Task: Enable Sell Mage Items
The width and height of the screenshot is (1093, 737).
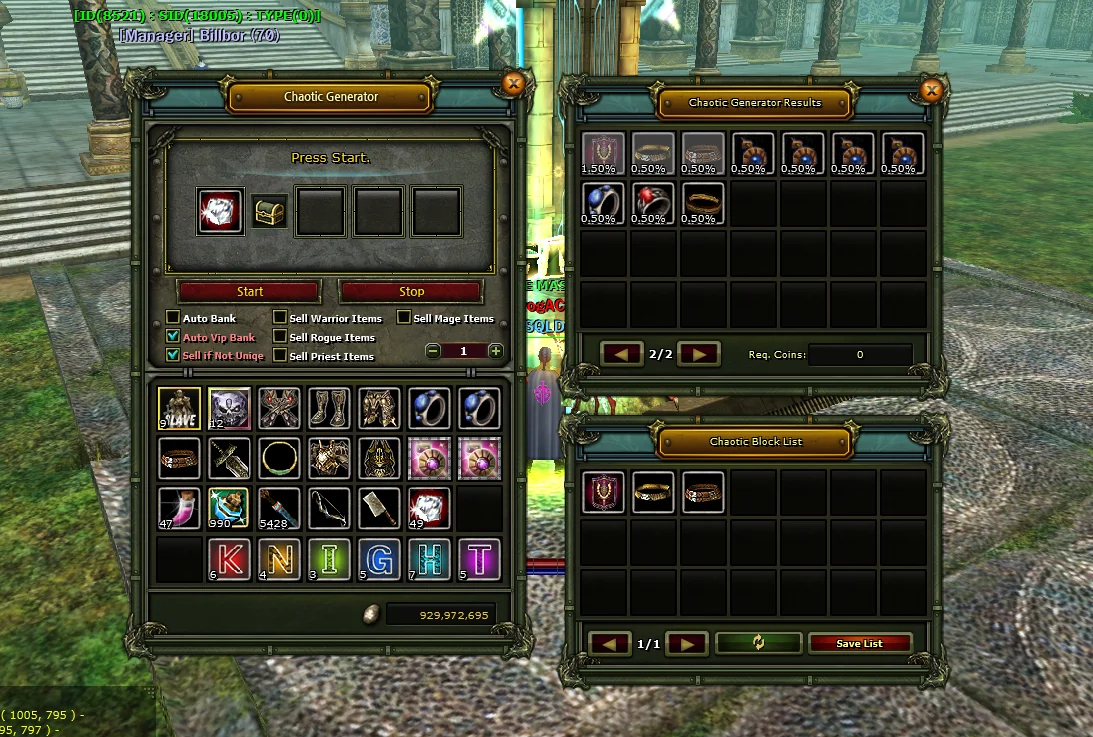Action: tap(404, 318)
